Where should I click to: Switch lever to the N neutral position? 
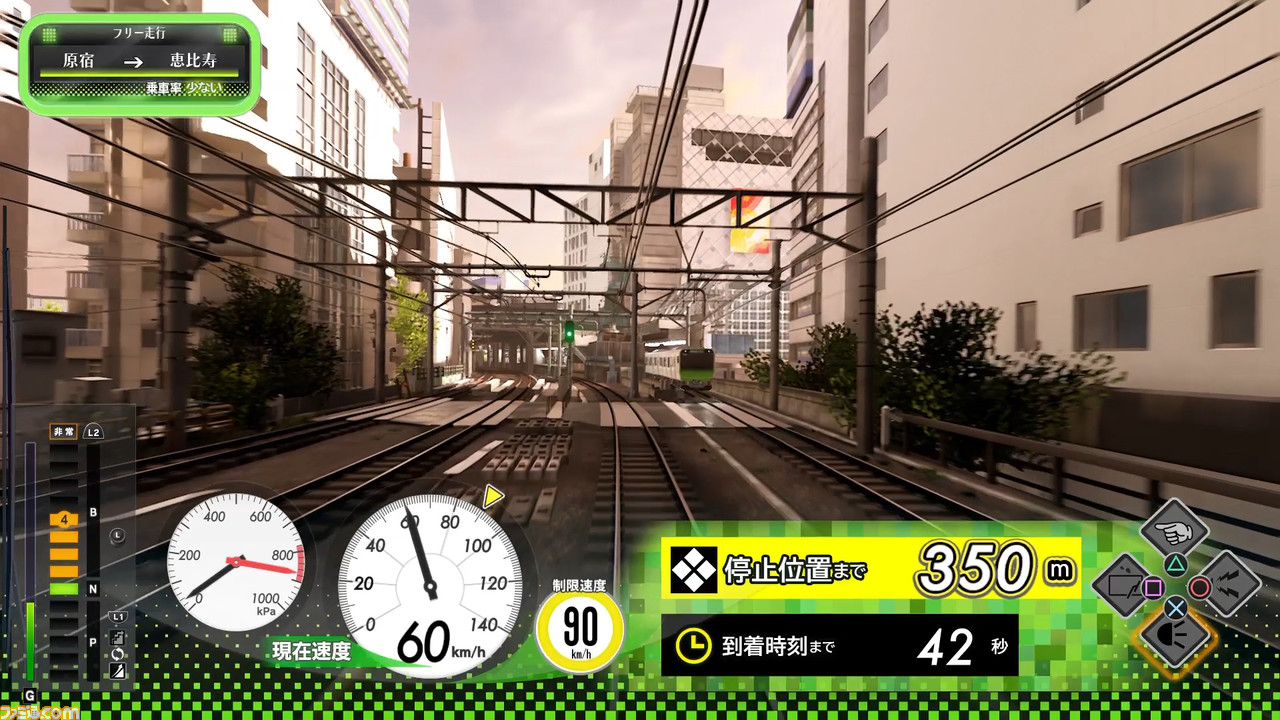(x=92, y=588)
